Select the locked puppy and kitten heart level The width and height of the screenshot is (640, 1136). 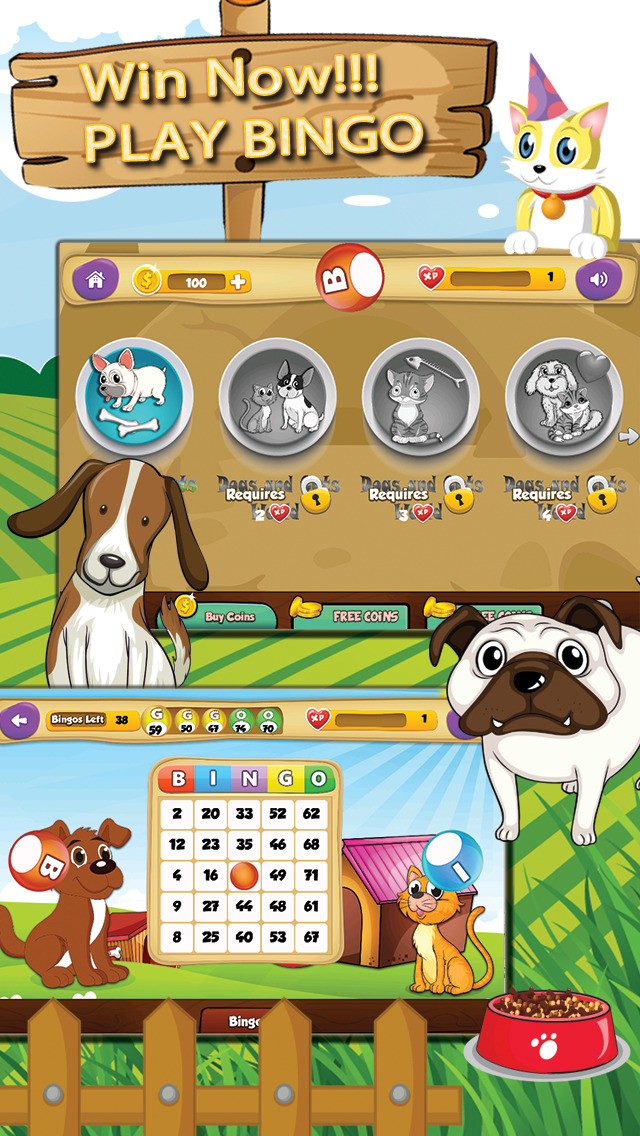pos(563,397)
